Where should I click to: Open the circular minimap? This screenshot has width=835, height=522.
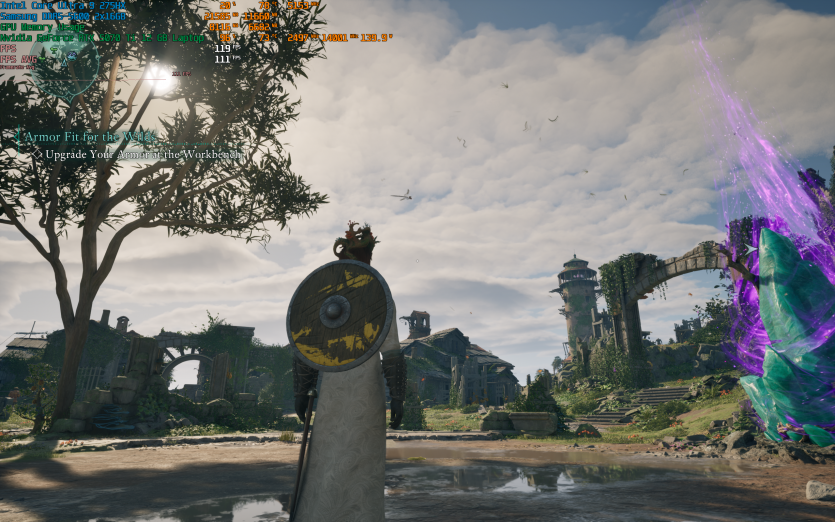(x=64, y=64)
